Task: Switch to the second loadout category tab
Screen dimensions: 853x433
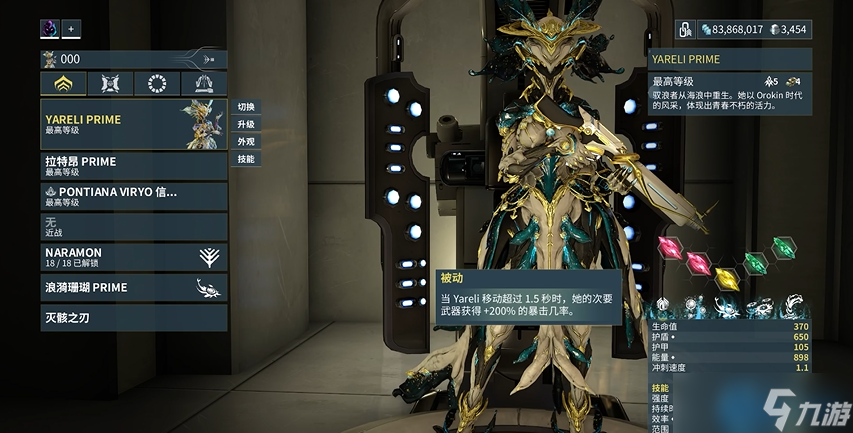Action: point(109,83)
